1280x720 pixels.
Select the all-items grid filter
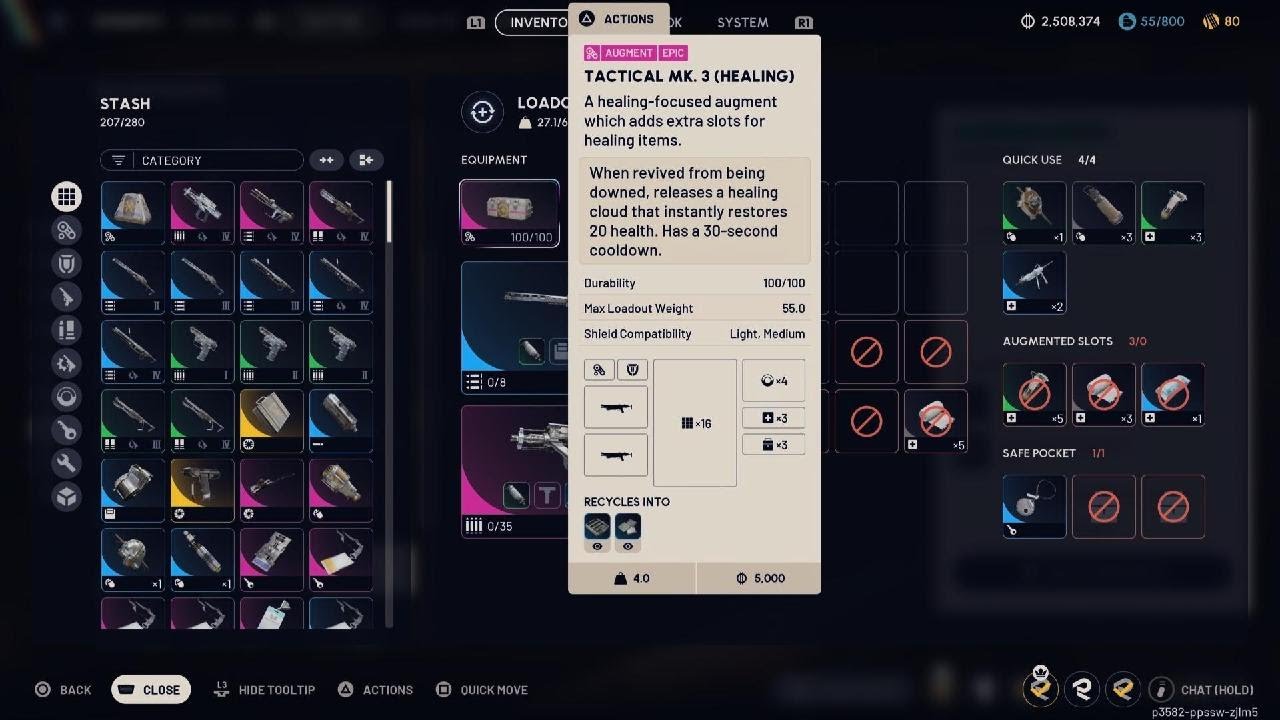(x=67, y=197)
